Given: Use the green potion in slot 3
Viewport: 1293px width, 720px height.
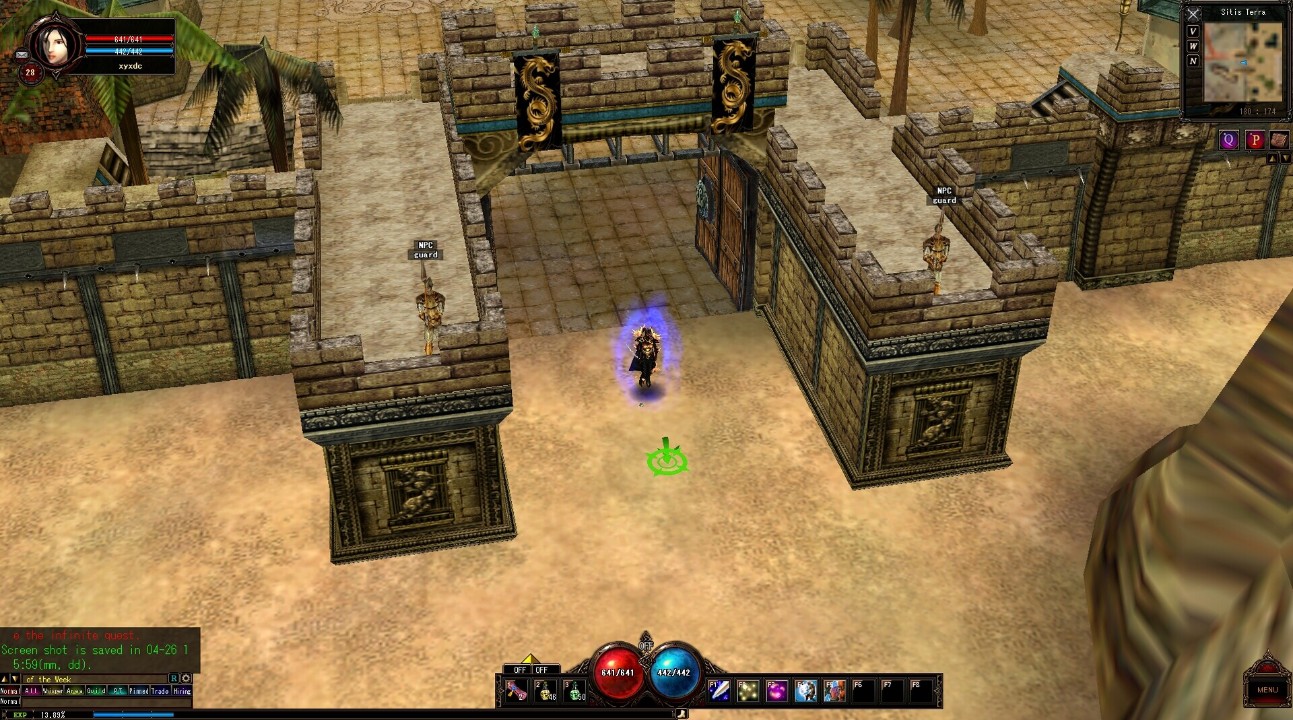Looking at the screenshot, I should pos(575,691).
